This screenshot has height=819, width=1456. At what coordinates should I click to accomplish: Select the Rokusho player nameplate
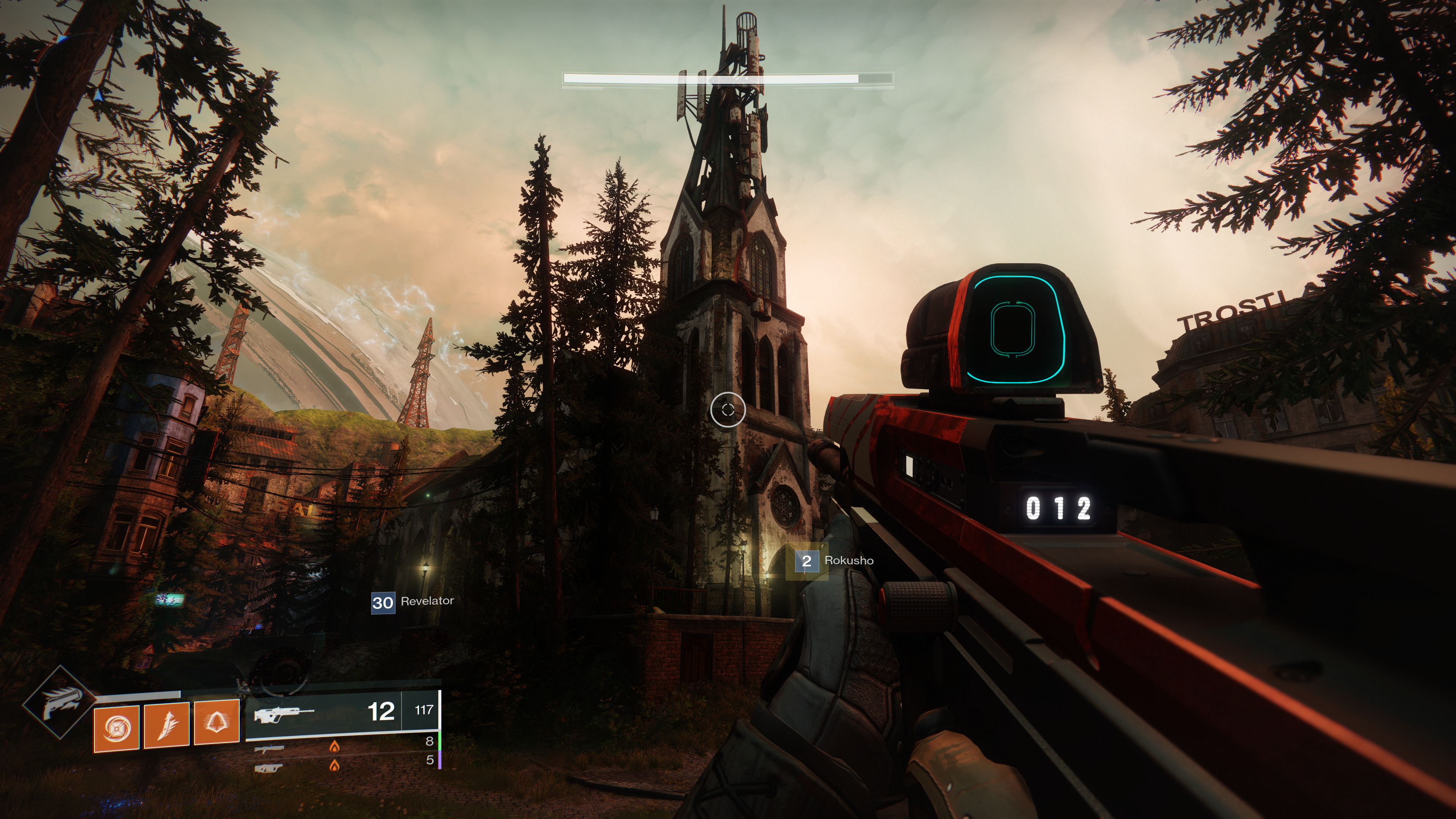click(x=835, y=561)
